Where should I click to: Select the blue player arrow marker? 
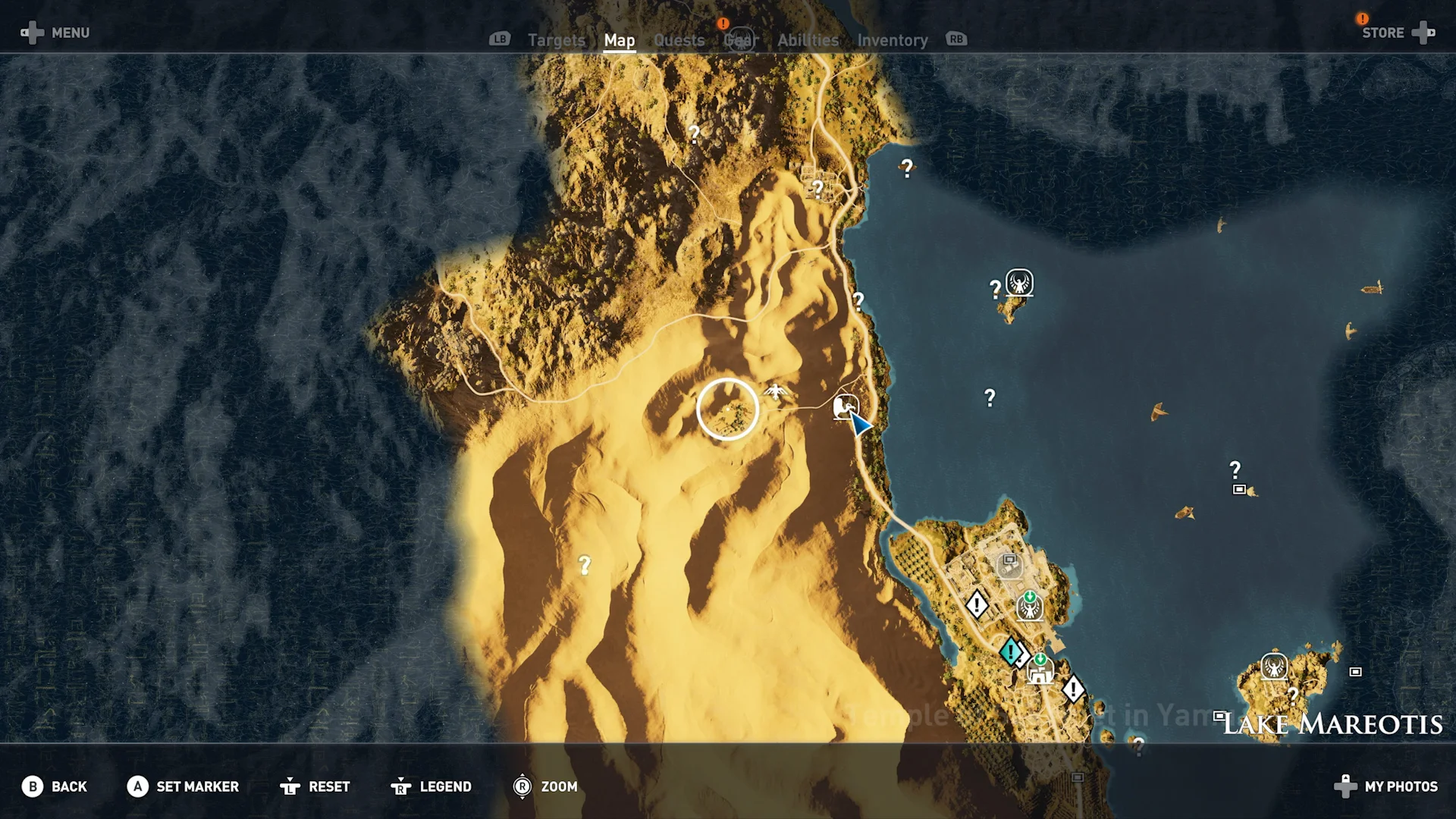click(x=860, y=425)
